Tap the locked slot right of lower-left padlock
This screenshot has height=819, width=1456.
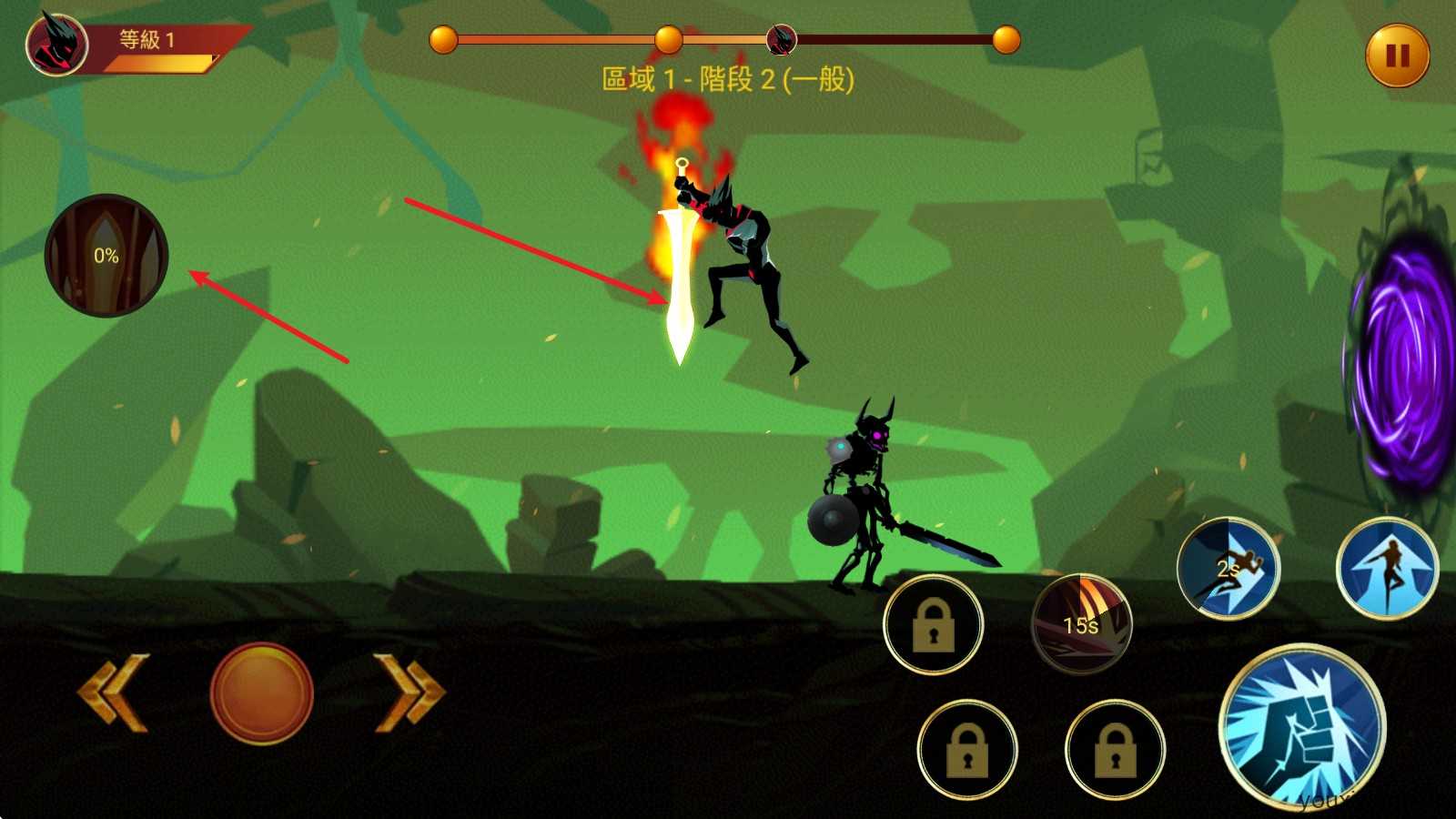(1117, 751)
